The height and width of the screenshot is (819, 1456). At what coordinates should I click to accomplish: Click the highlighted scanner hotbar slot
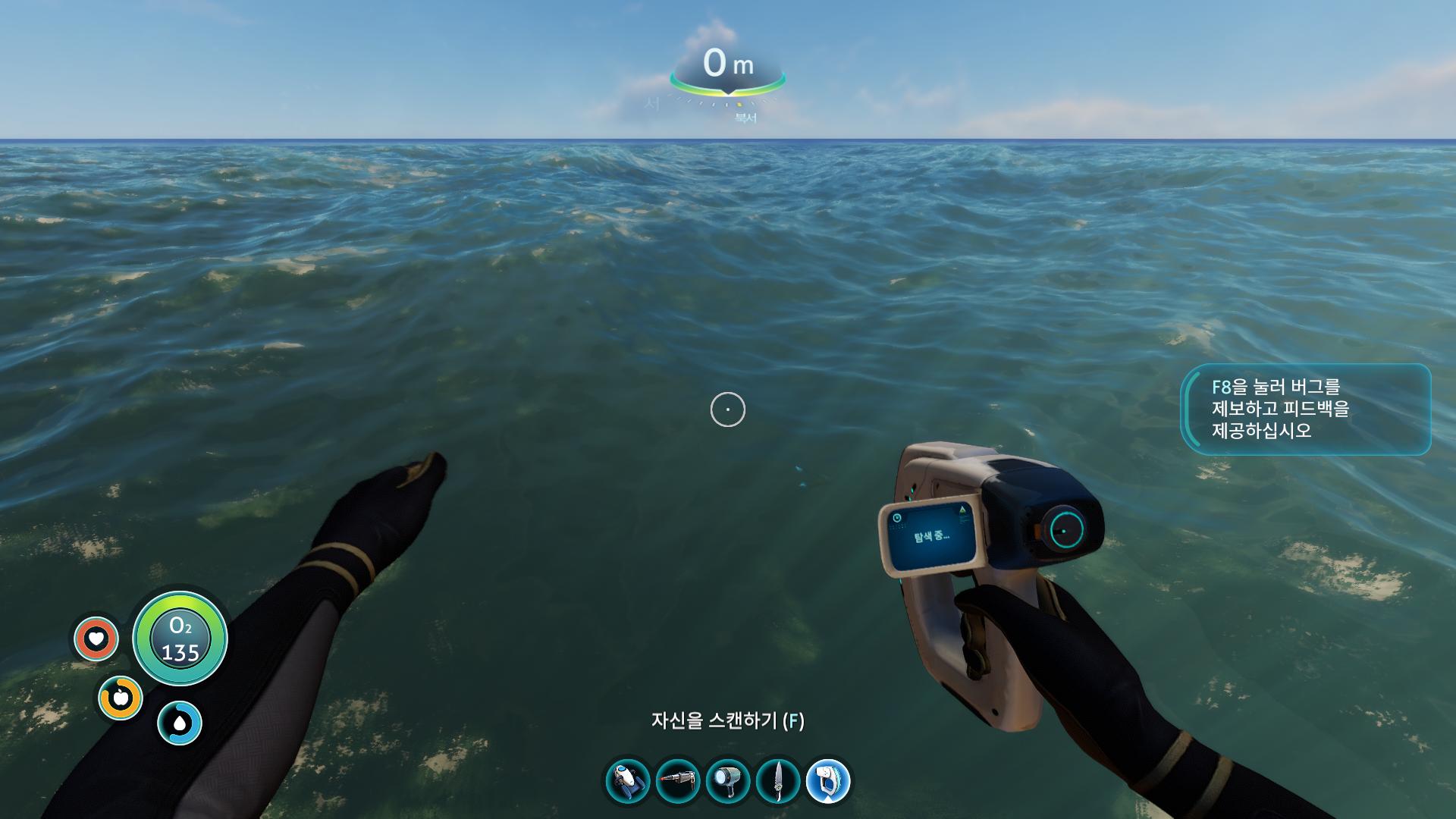coord(828,781)
